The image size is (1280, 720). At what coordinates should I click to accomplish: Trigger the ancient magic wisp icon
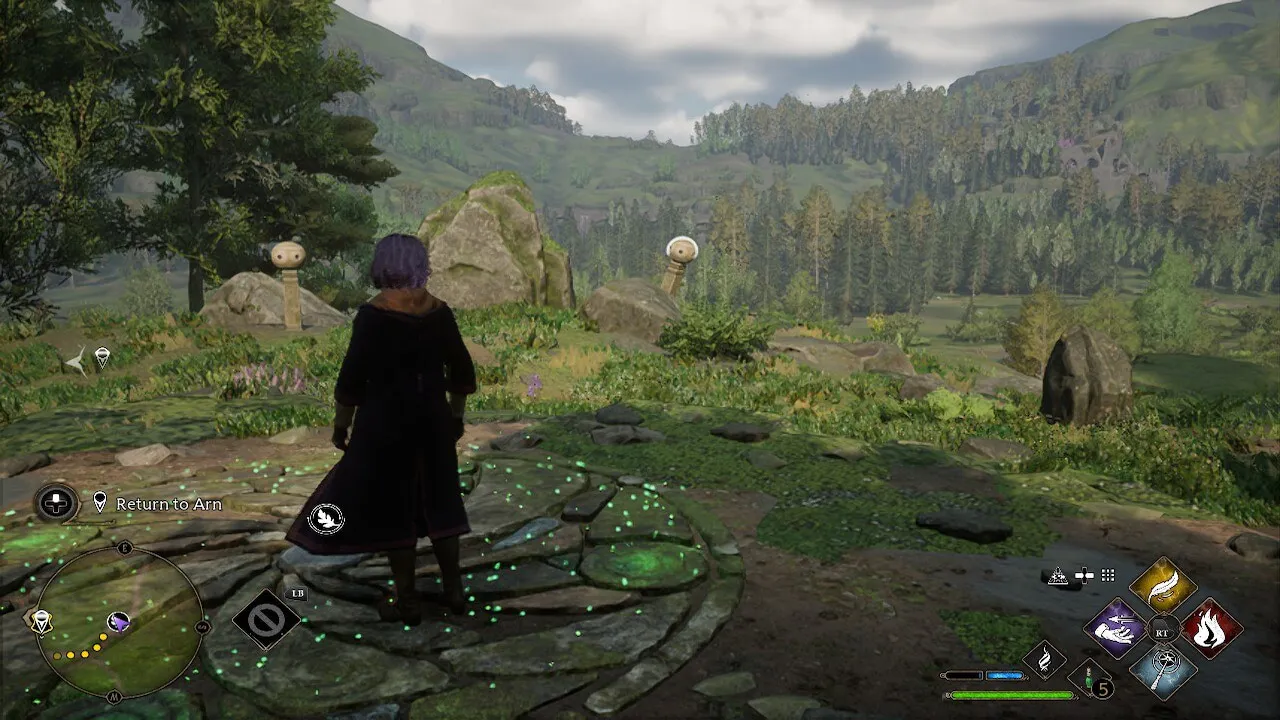tap(1043, 658)
